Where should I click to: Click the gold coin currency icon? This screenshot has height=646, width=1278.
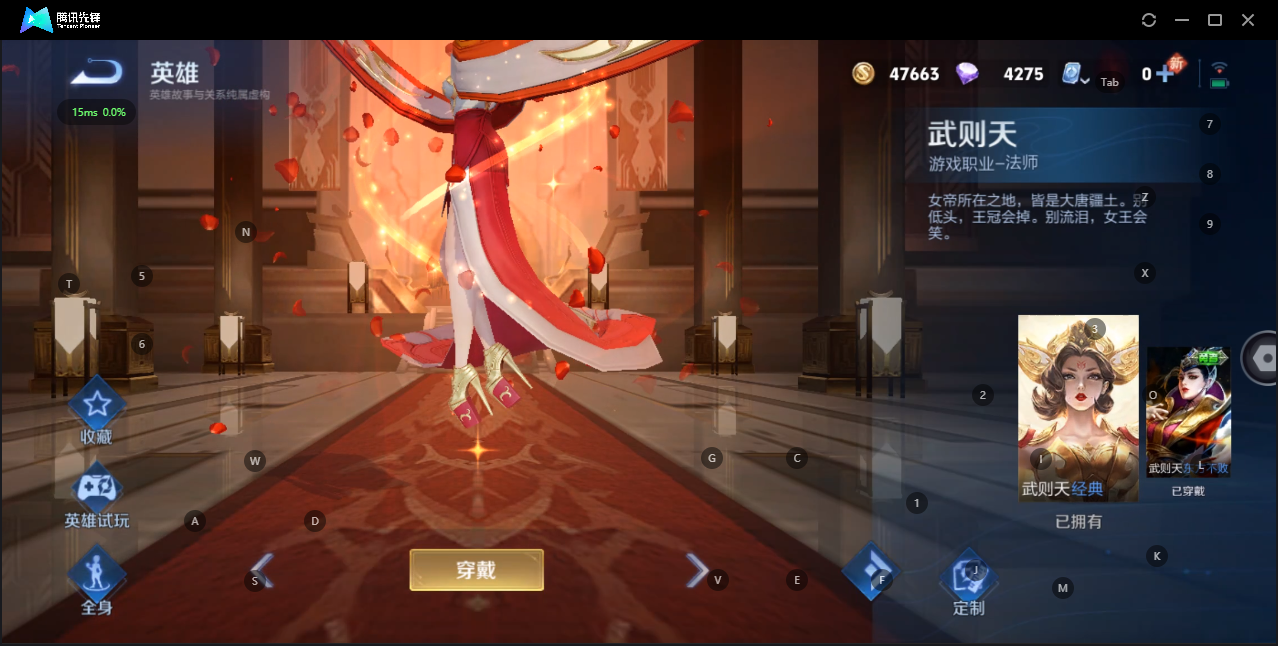863,73
